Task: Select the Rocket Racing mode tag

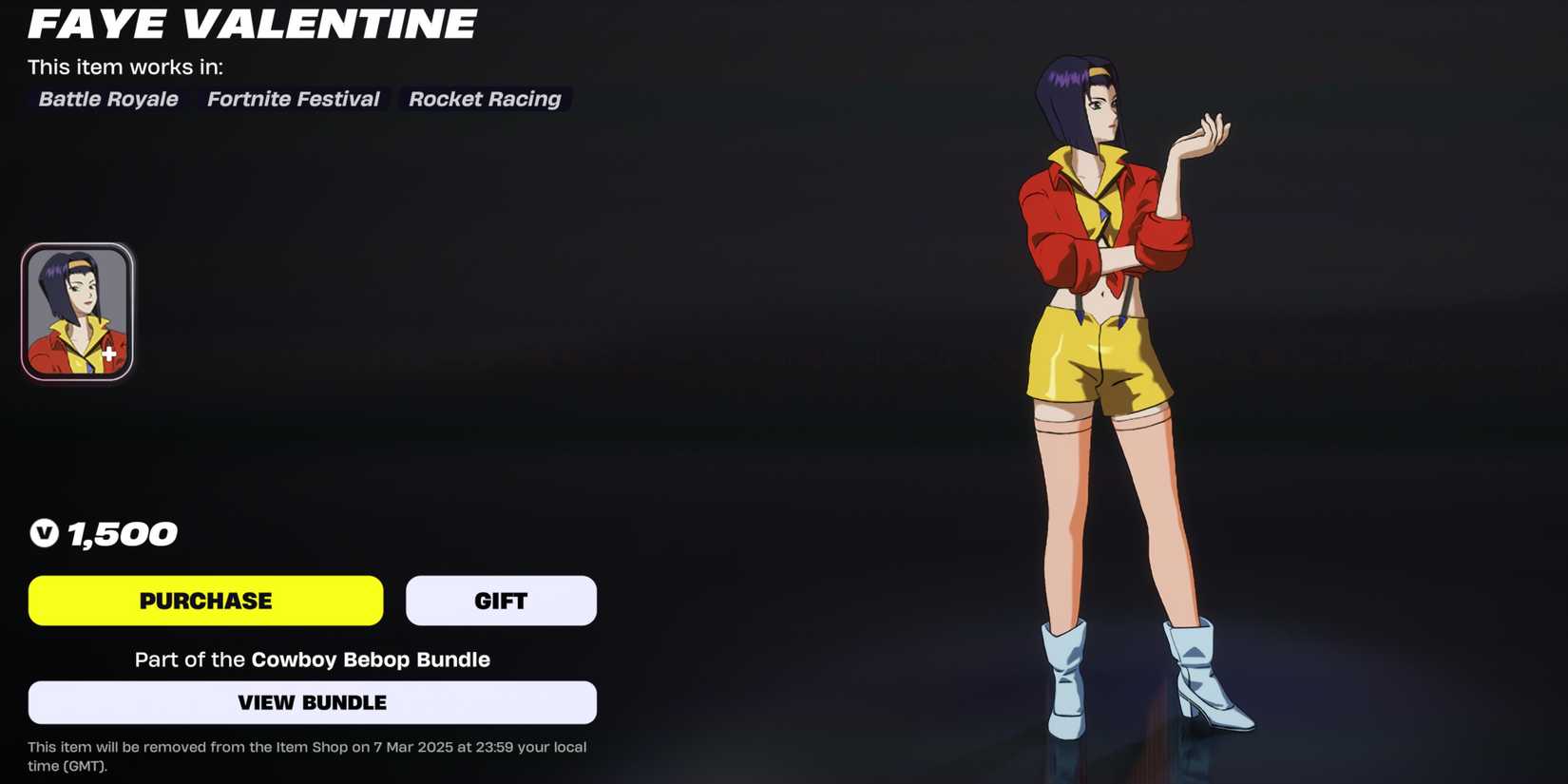Action: [485, 99]
